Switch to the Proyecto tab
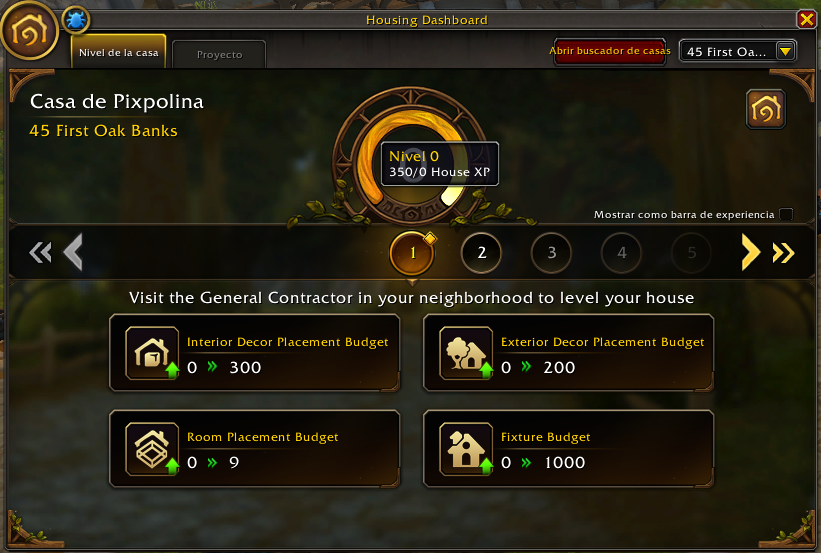821x553 pixels. (x=219, y=54)
